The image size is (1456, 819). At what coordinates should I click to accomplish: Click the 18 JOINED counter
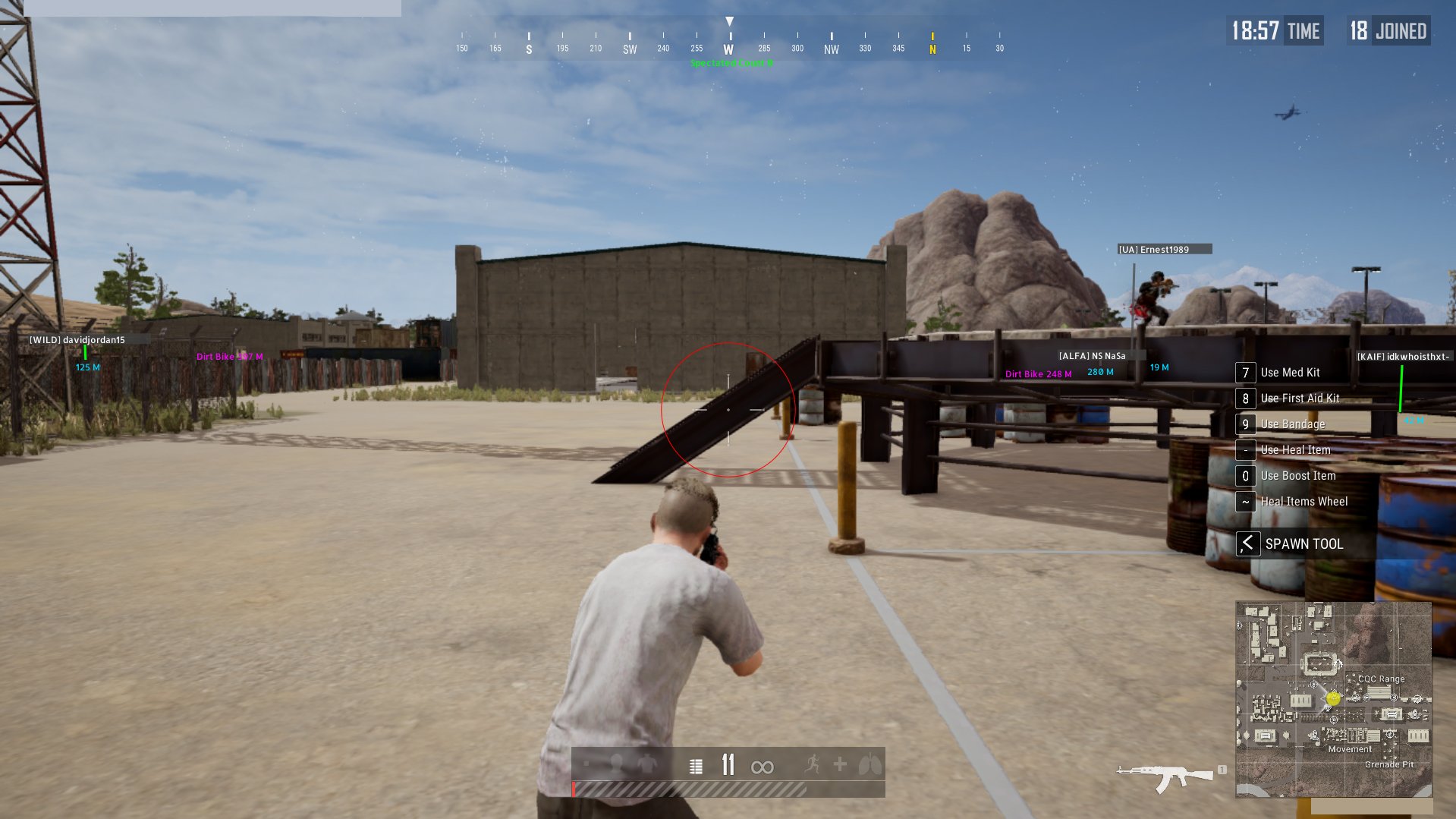coord(1388,30)
